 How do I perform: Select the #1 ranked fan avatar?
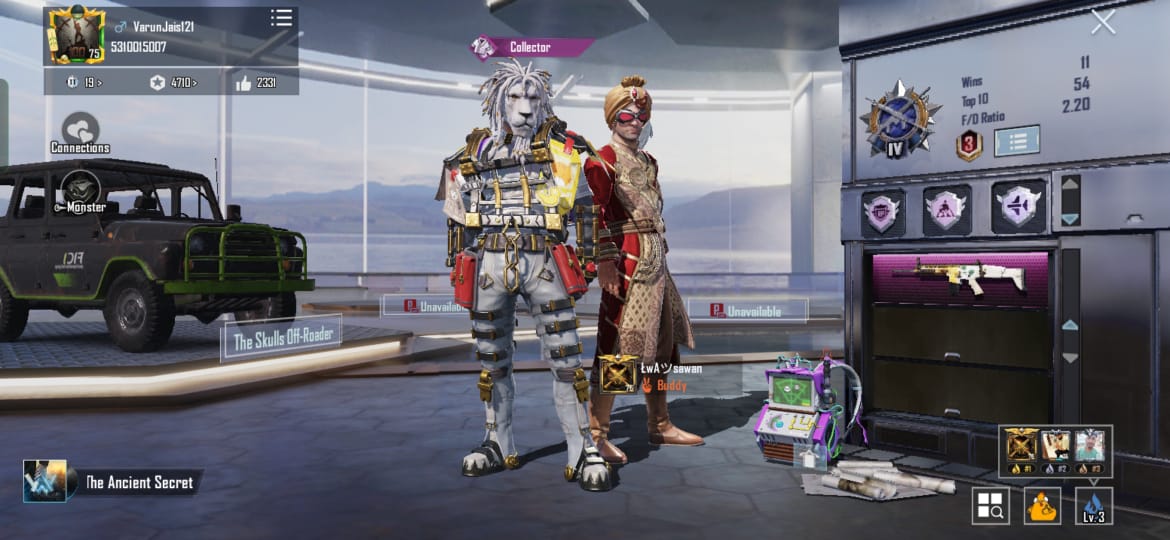point(1021,447)
